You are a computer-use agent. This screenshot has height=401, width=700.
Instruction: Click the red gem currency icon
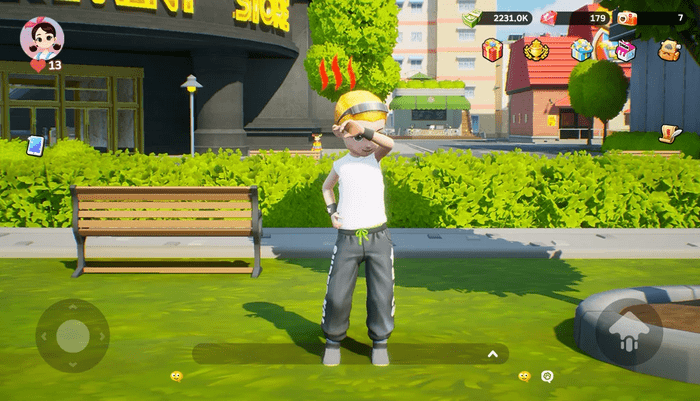coord(548,18)
